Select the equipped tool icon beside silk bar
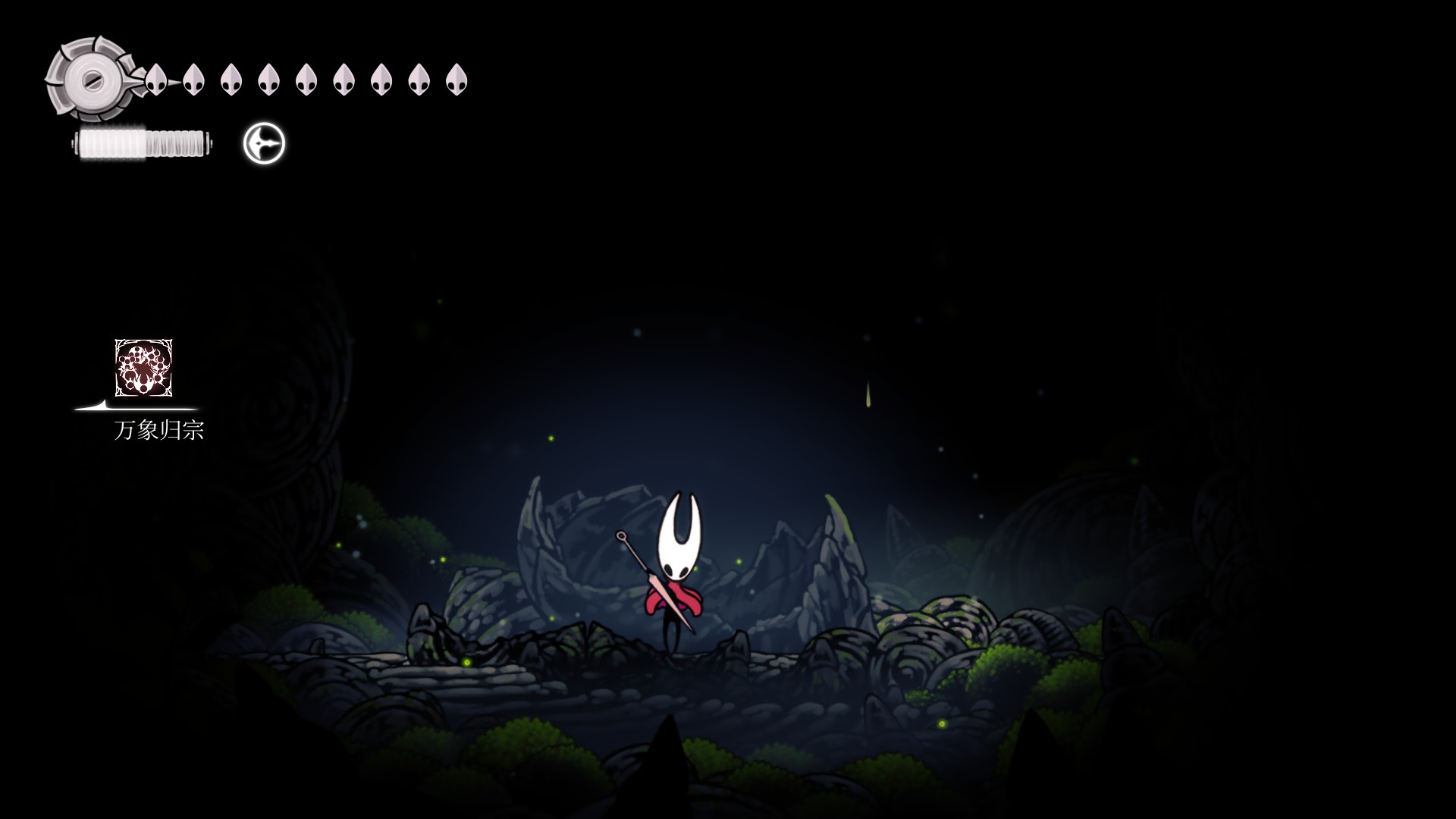 click(264, 143)
